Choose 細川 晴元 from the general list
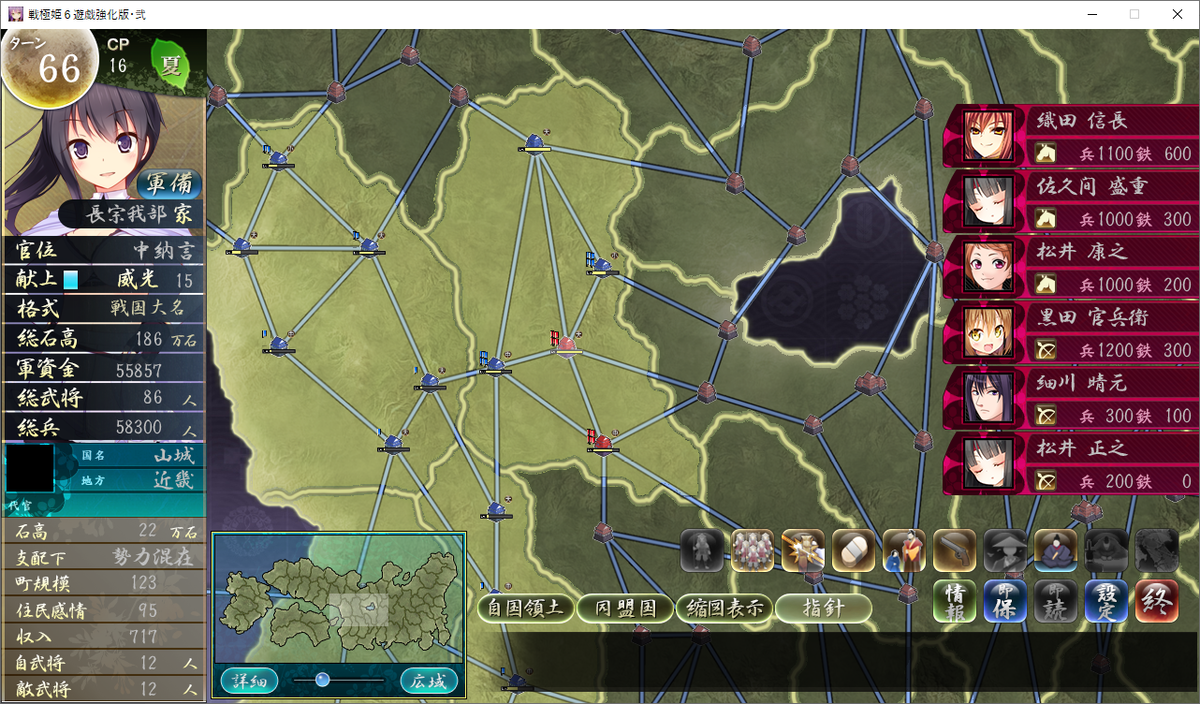1200x704 pixels. pyautogui.click(x=1070, y=399)
